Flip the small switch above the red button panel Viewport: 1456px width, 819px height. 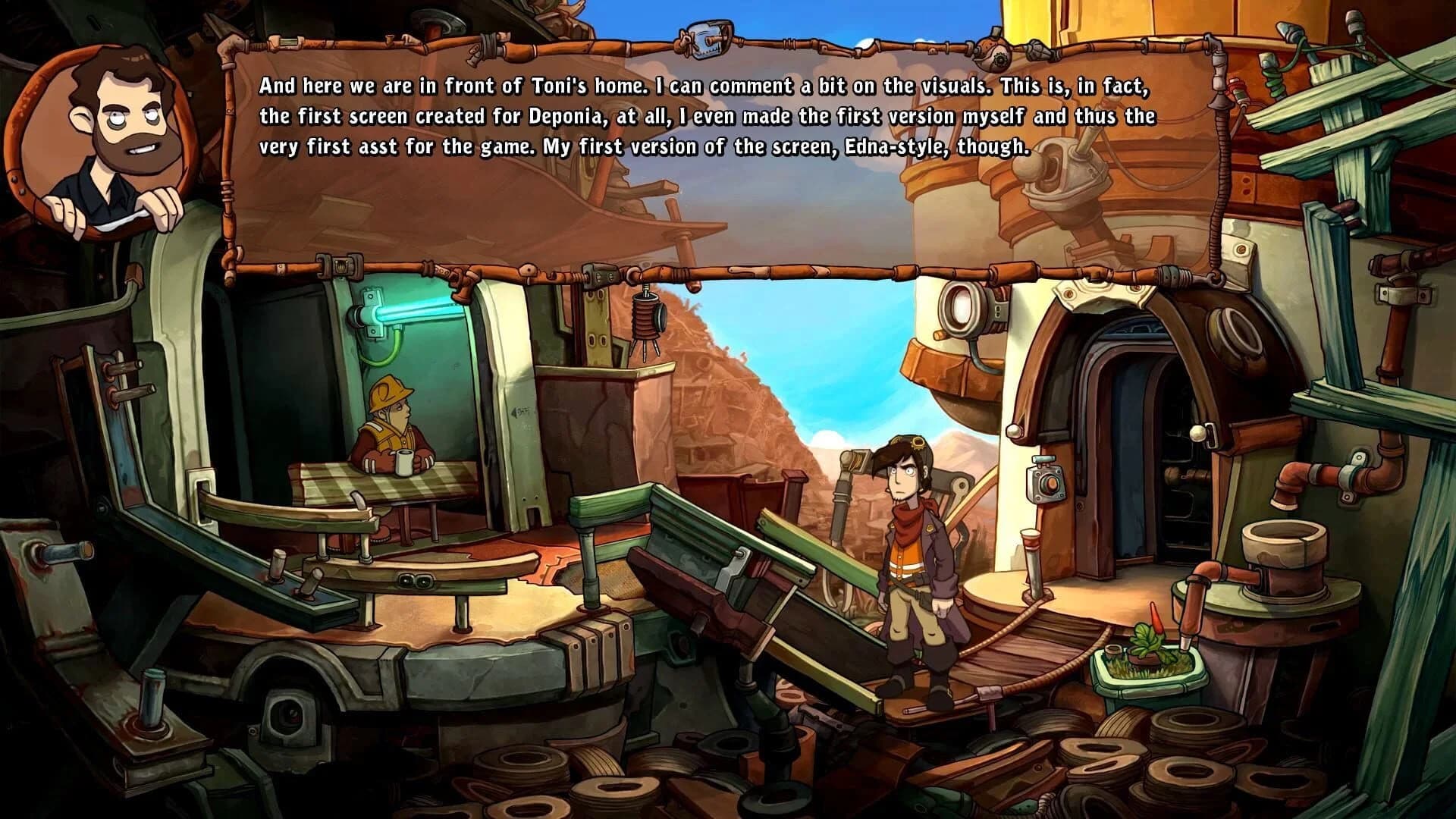coord(1043,458)
